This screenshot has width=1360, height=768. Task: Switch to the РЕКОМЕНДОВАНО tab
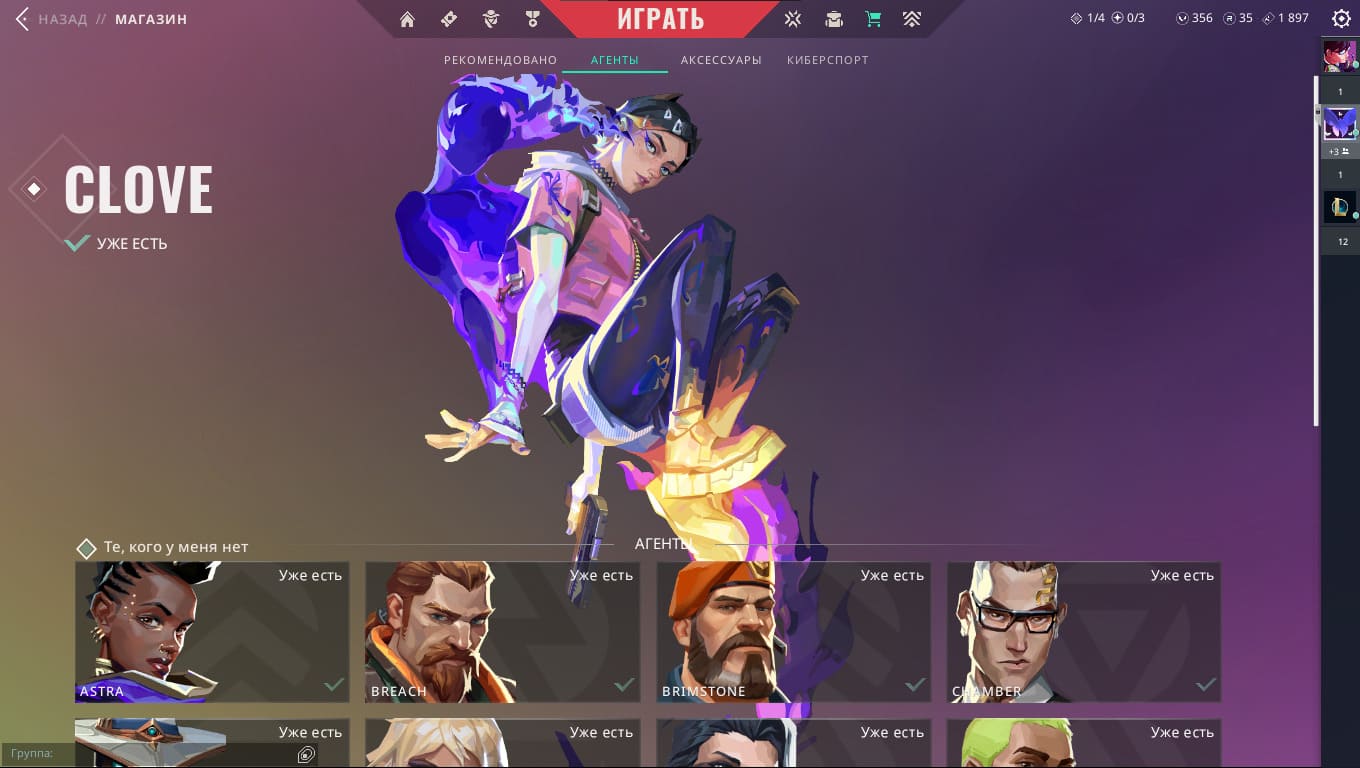tap(500, 60)
